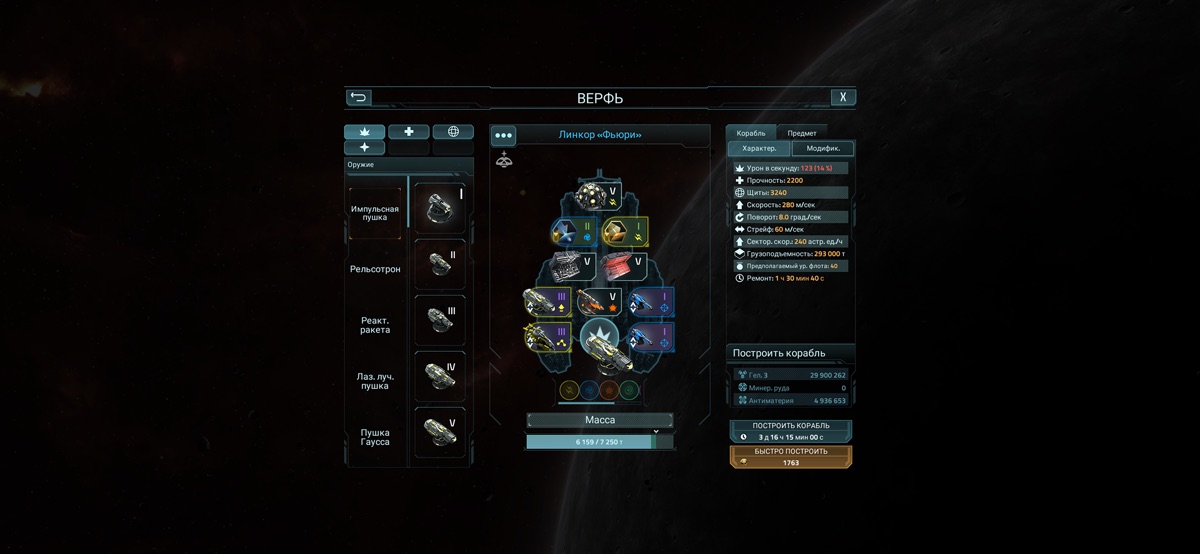The image size is (1200, 554).
Task: Choose the Реакт. ракета tier III weapon
Action: click(439, 321)
